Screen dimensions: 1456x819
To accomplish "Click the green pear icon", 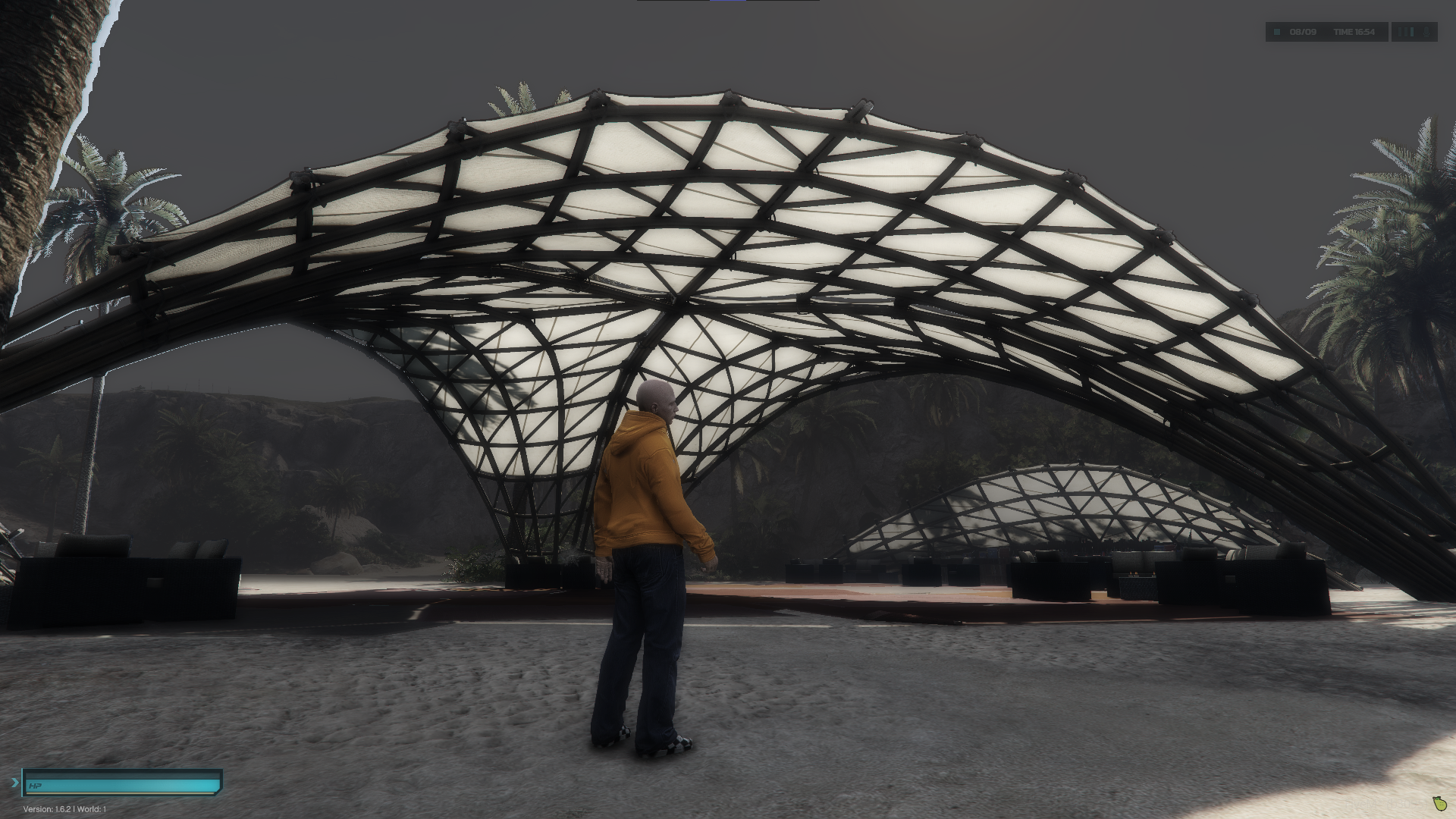I will [x=1440, y=802].
